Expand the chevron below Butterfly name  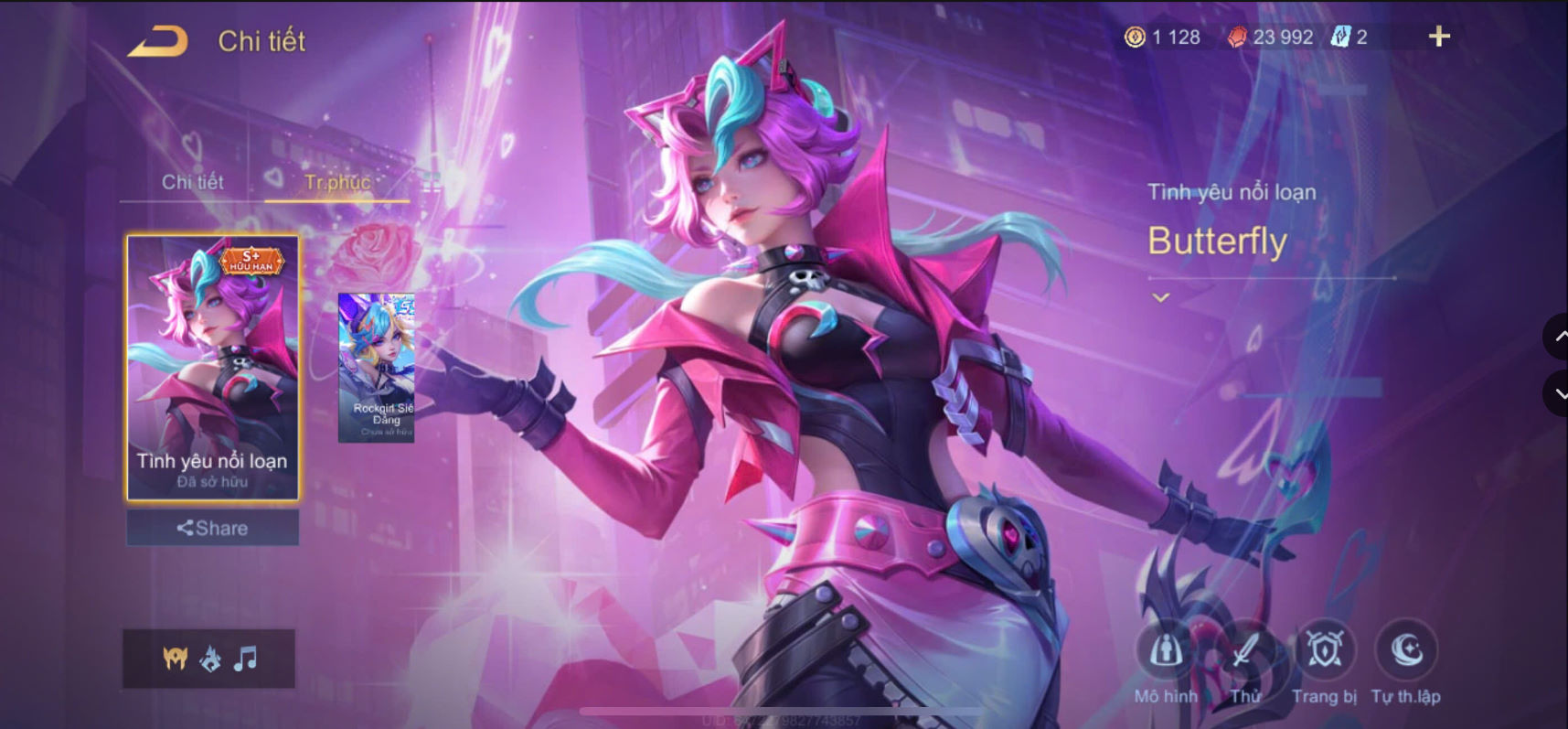pyautogui.click(x=1162, y=297)
